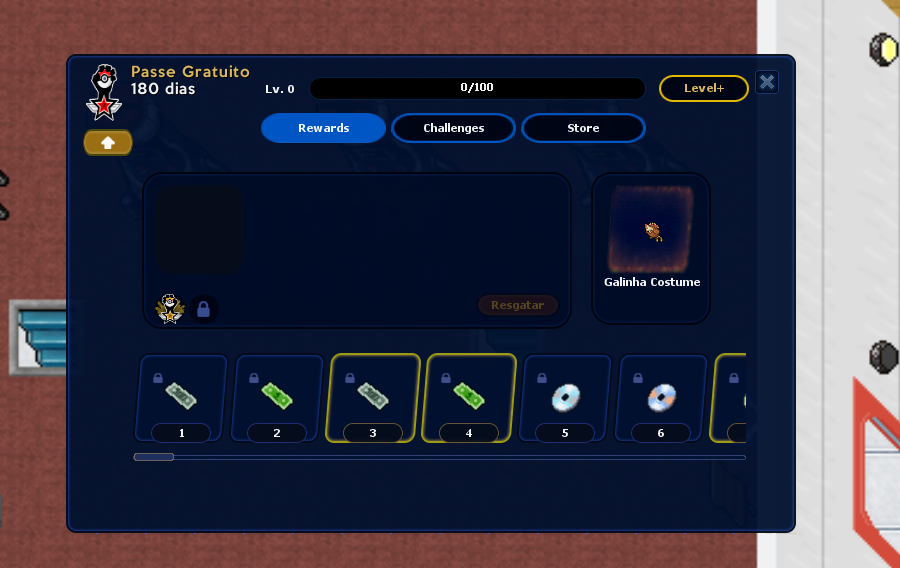Choose reward tile level 2
Image resolution: width=900 pixels, height=568 pixels.
click(x=277, y=398)
